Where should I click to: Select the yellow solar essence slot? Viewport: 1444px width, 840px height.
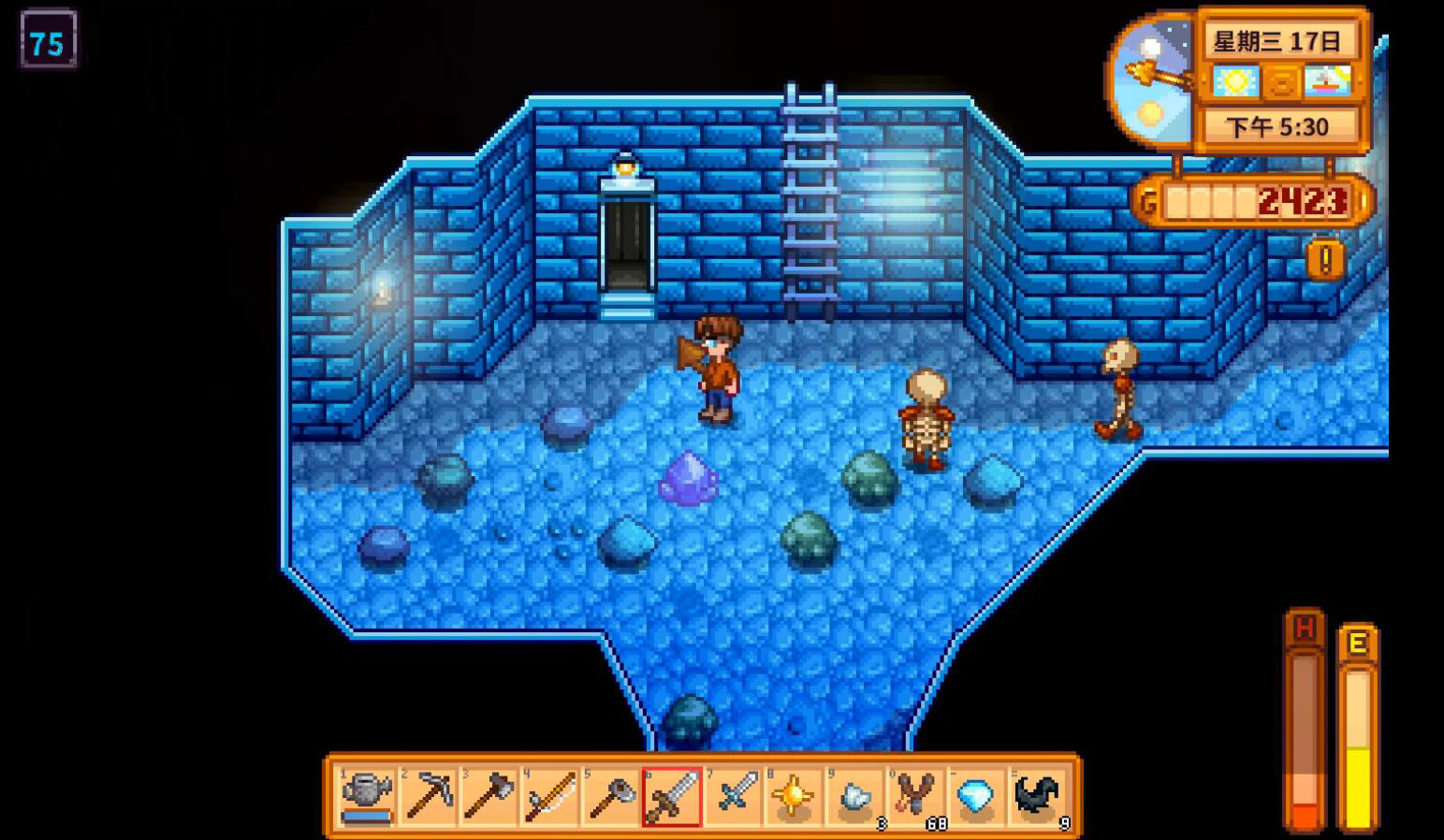794,796
